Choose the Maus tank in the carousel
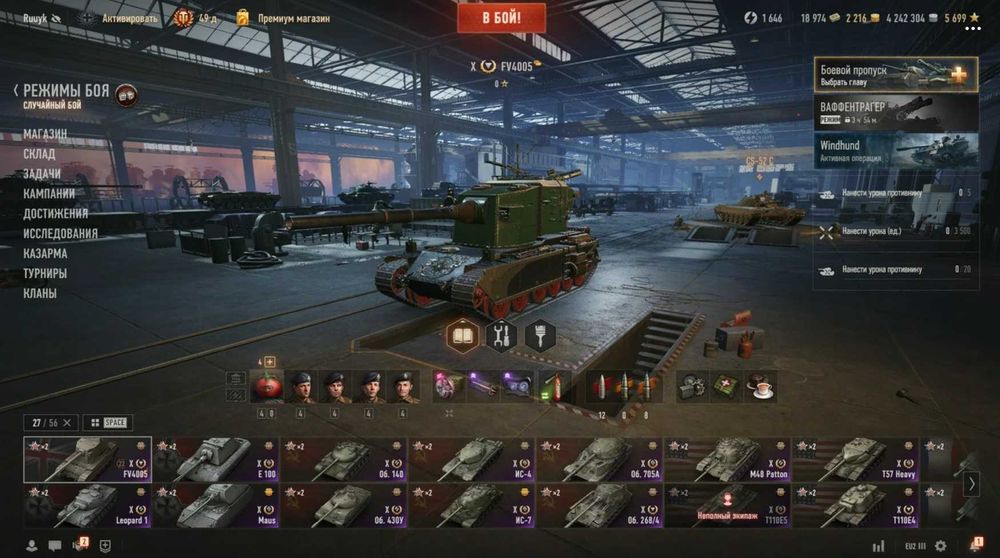 tap(216, 505)
